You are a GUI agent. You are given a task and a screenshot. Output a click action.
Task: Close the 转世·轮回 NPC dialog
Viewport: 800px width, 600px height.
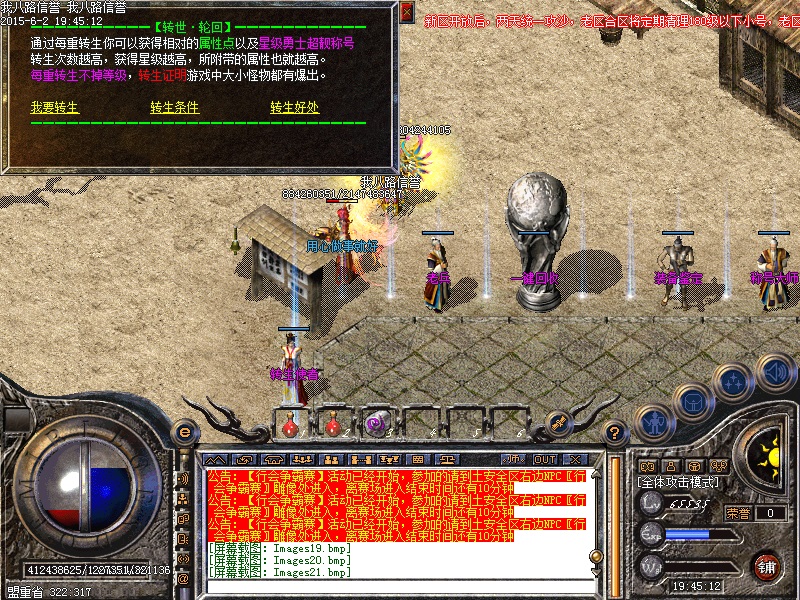click(x=406, y=12)
